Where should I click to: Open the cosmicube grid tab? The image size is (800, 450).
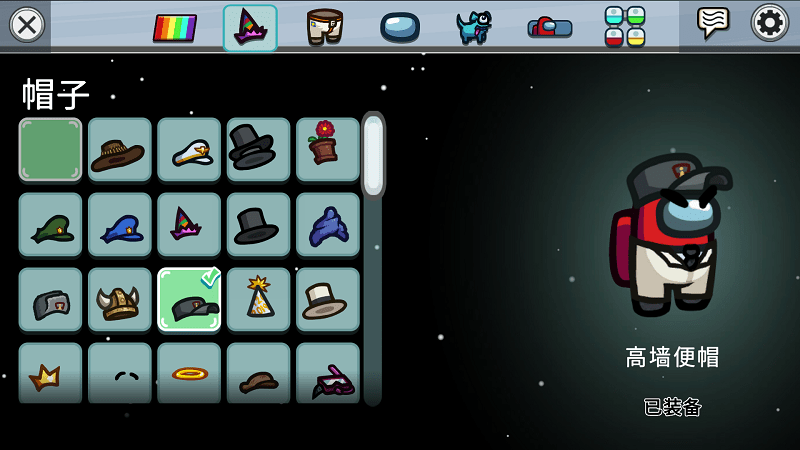click(x=624, y=27)
